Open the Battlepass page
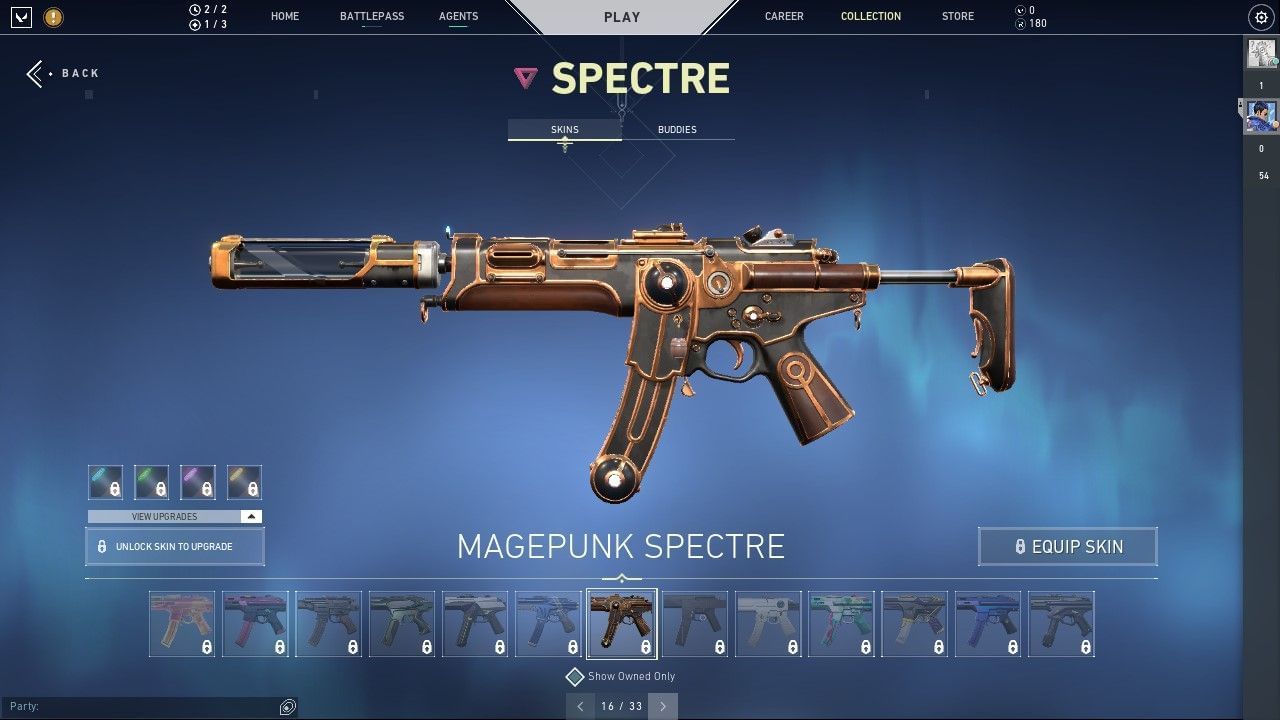The height and width of the screenshot is (720, 1280). point(372,16)
